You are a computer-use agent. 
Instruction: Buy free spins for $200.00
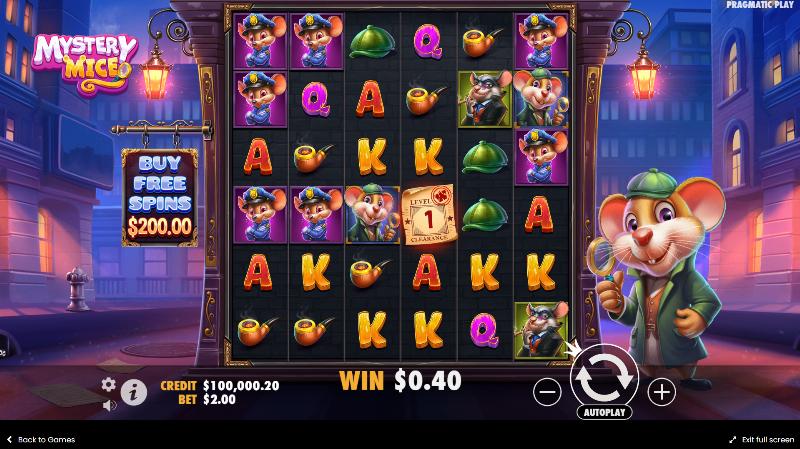[x=159, y=198]
